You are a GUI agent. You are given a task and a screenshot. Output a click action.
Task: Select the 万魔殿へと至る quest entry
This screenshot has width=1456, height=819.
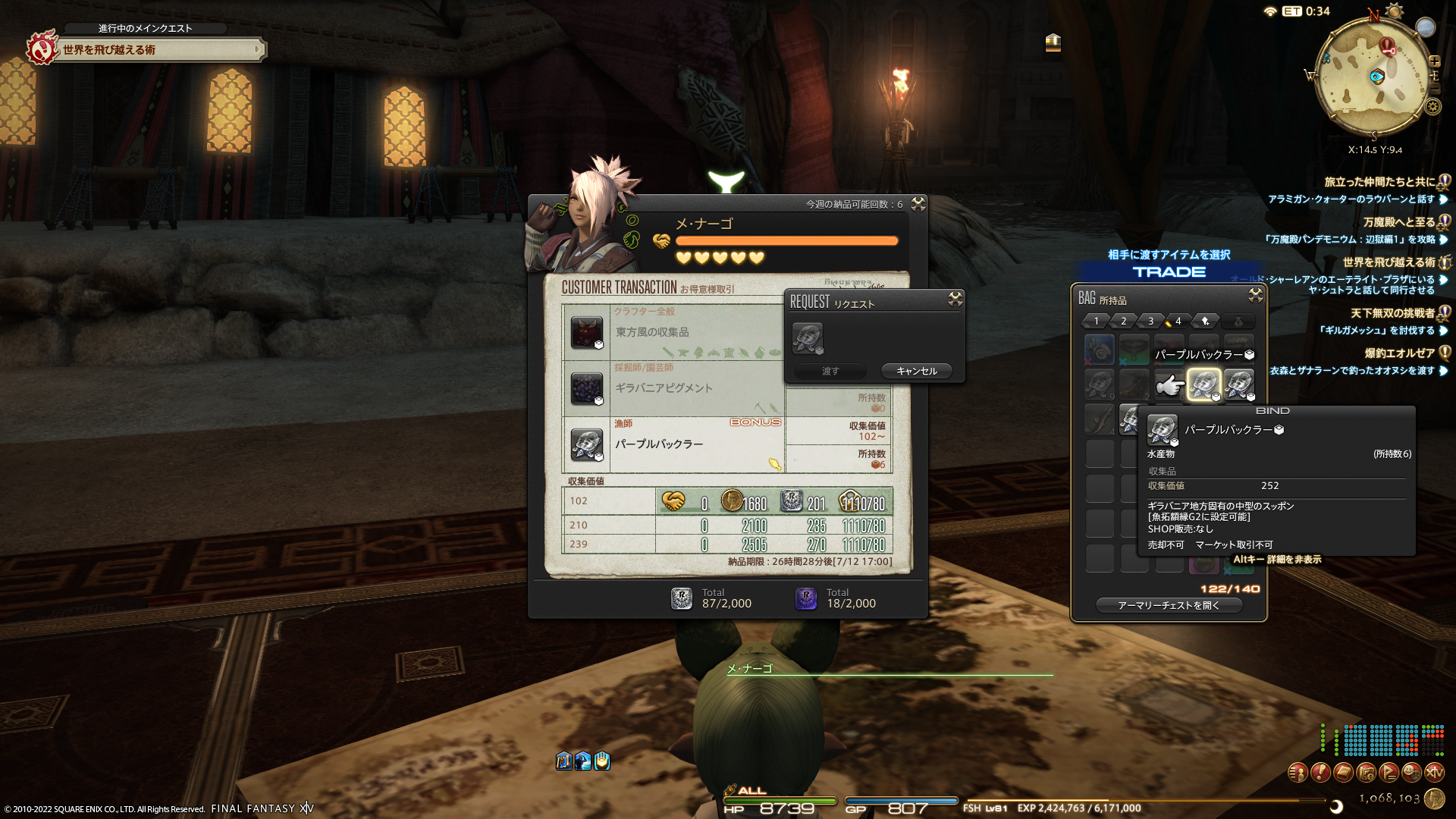click(1398, 222)
